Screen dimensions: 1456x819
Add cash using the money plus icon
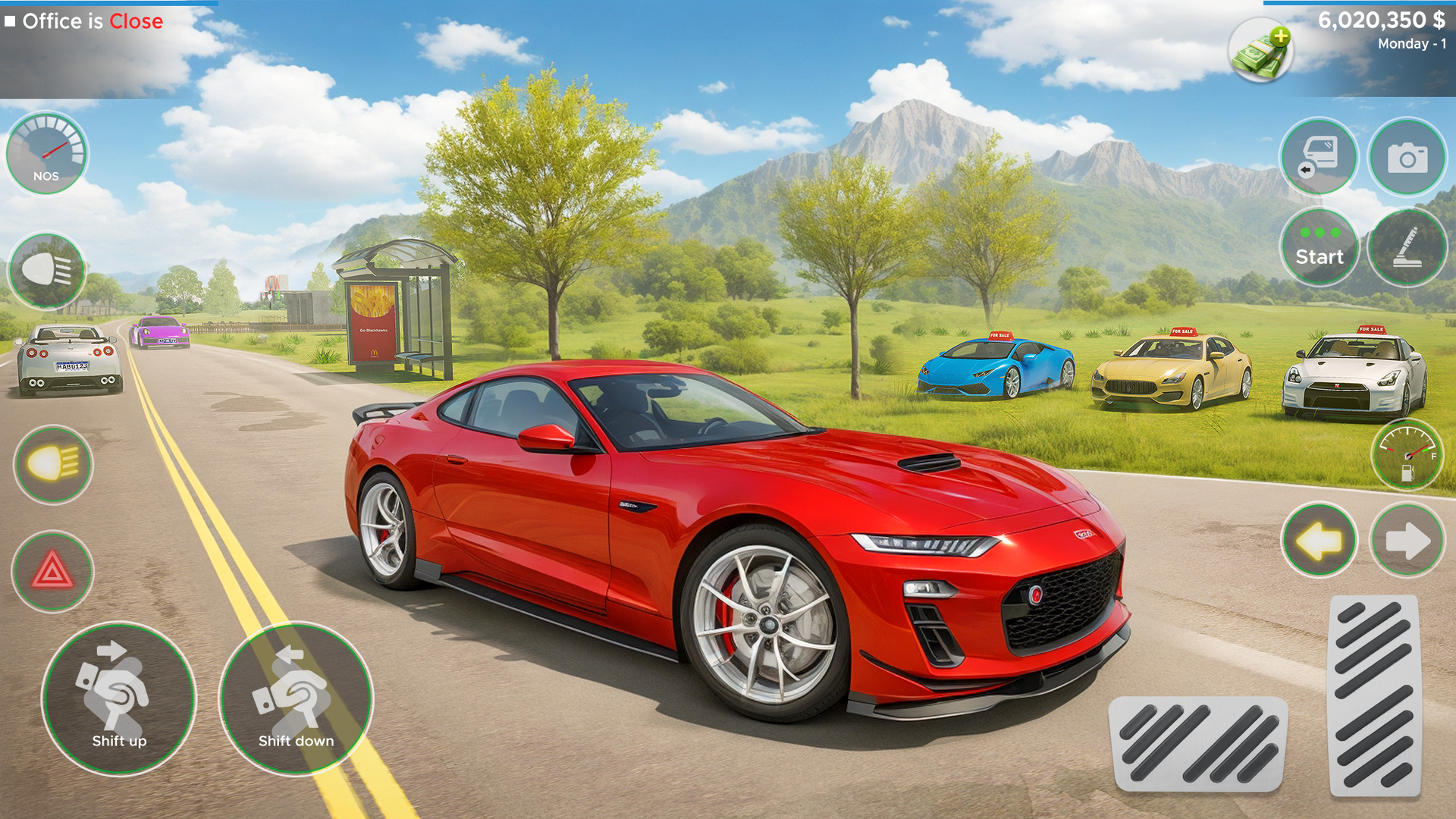coord(1261,49)
